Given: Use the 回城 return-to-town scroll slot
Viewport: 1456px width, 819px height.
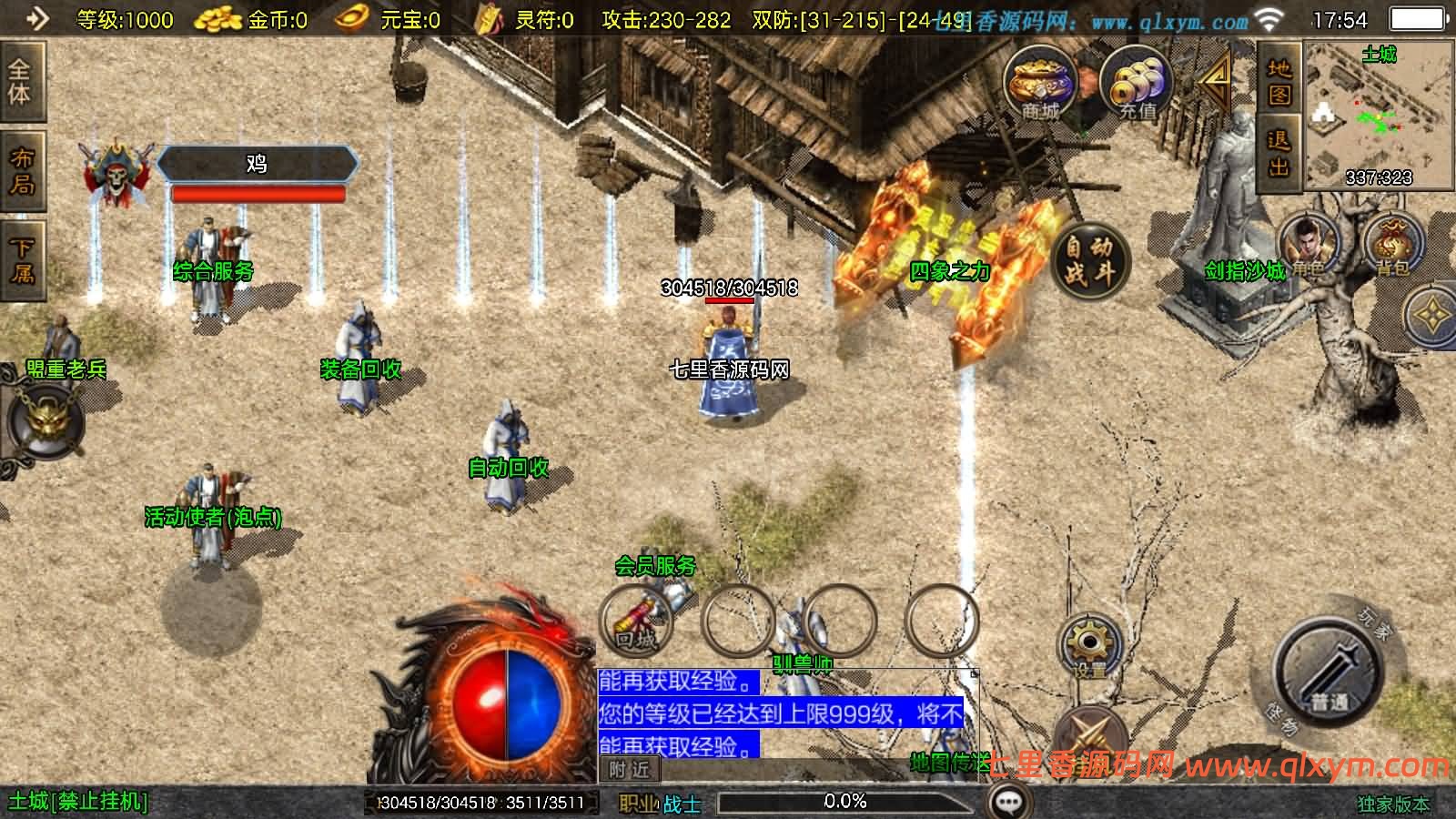Looking at the screenshot, I should tap(636, 622).
